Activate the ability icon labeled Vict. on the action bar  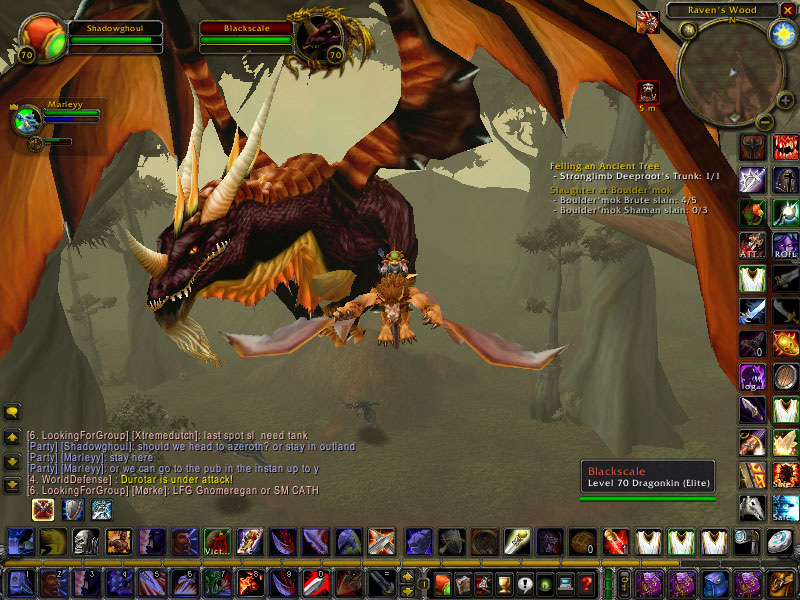[217, 542]
